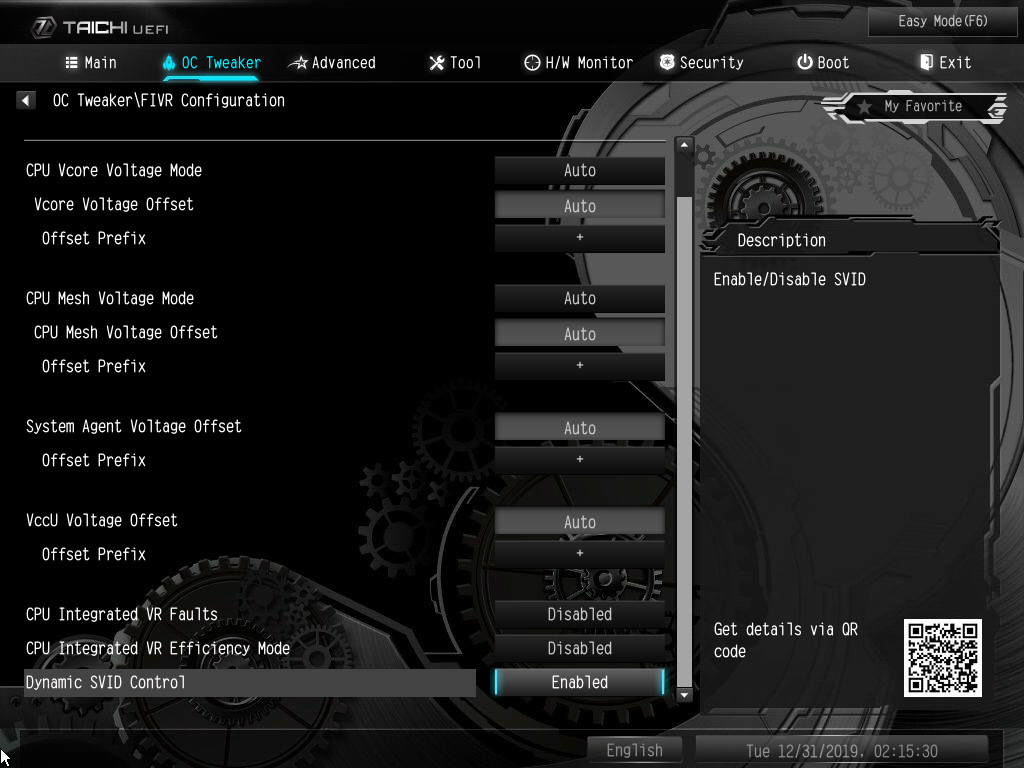Go to the Security tab
1024x768 pixels.
[x=701, y=63]
